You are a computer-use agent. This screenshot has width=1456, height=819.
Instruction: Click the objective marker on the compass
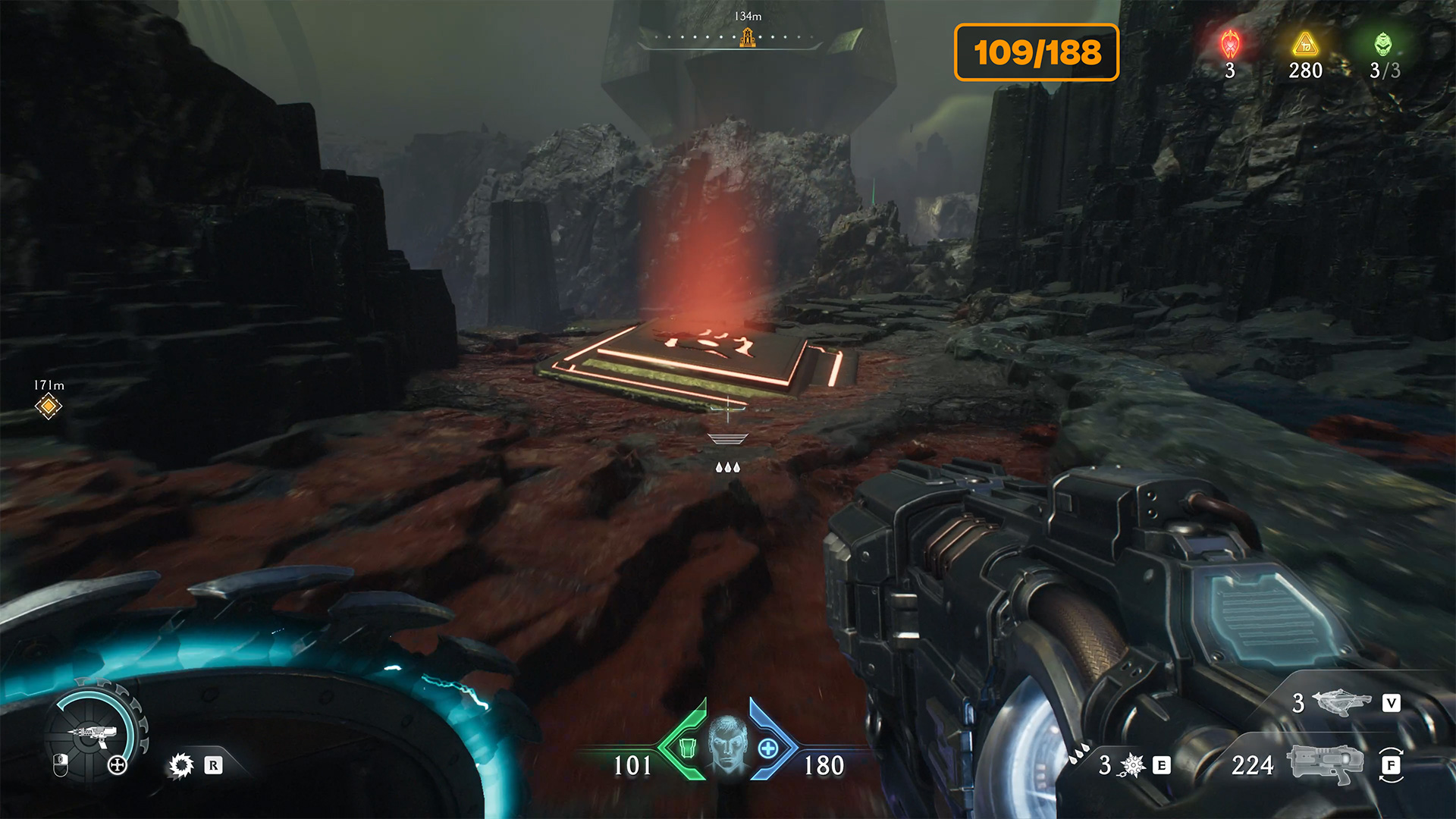click(x=748, y=37)
